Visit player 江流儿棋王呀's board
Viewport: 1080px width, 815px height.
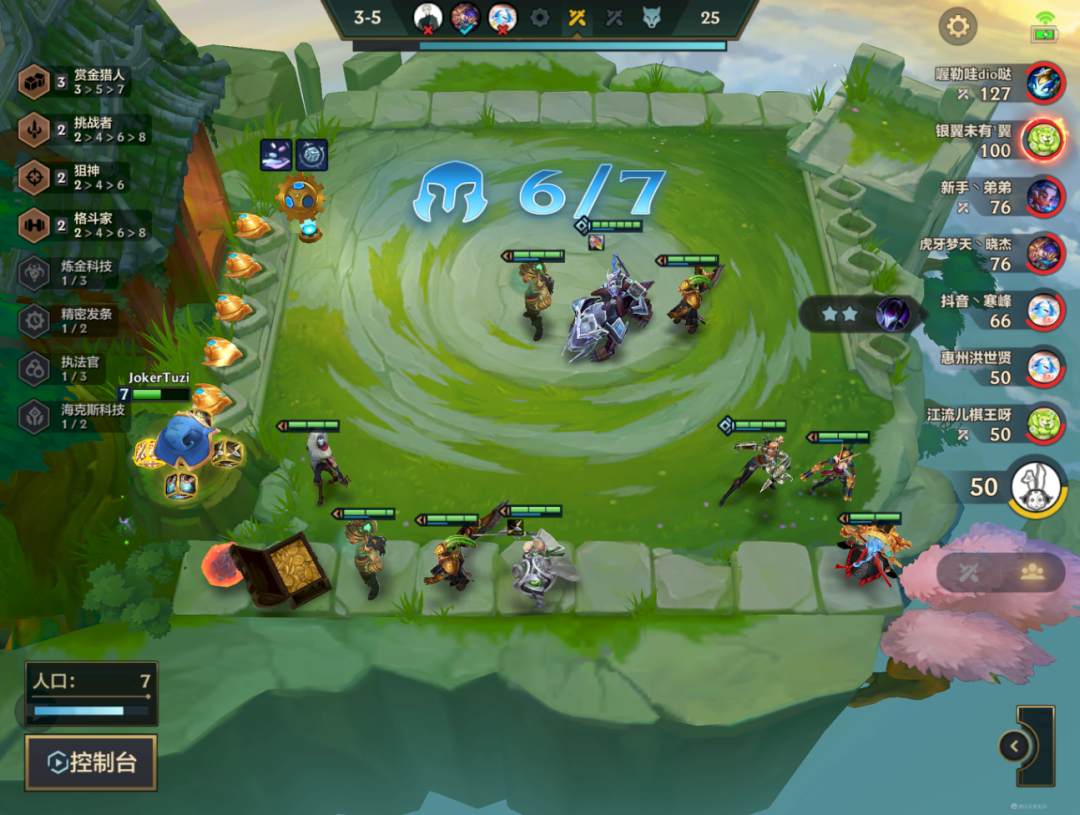[x=1043, y=424]
